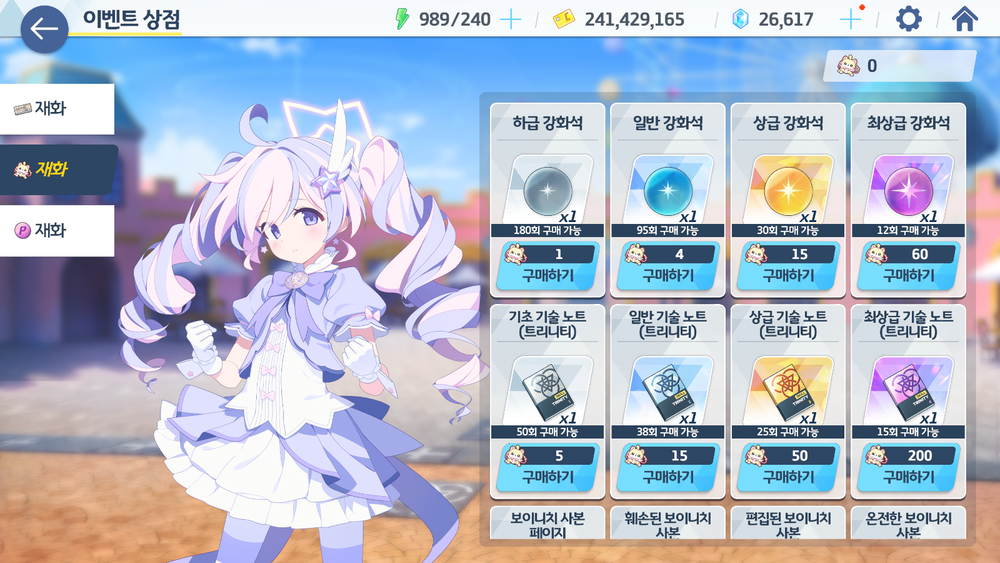Select the blue 일반 강화석 item icon
This screenshot has width=1000, height=563.
666,188
